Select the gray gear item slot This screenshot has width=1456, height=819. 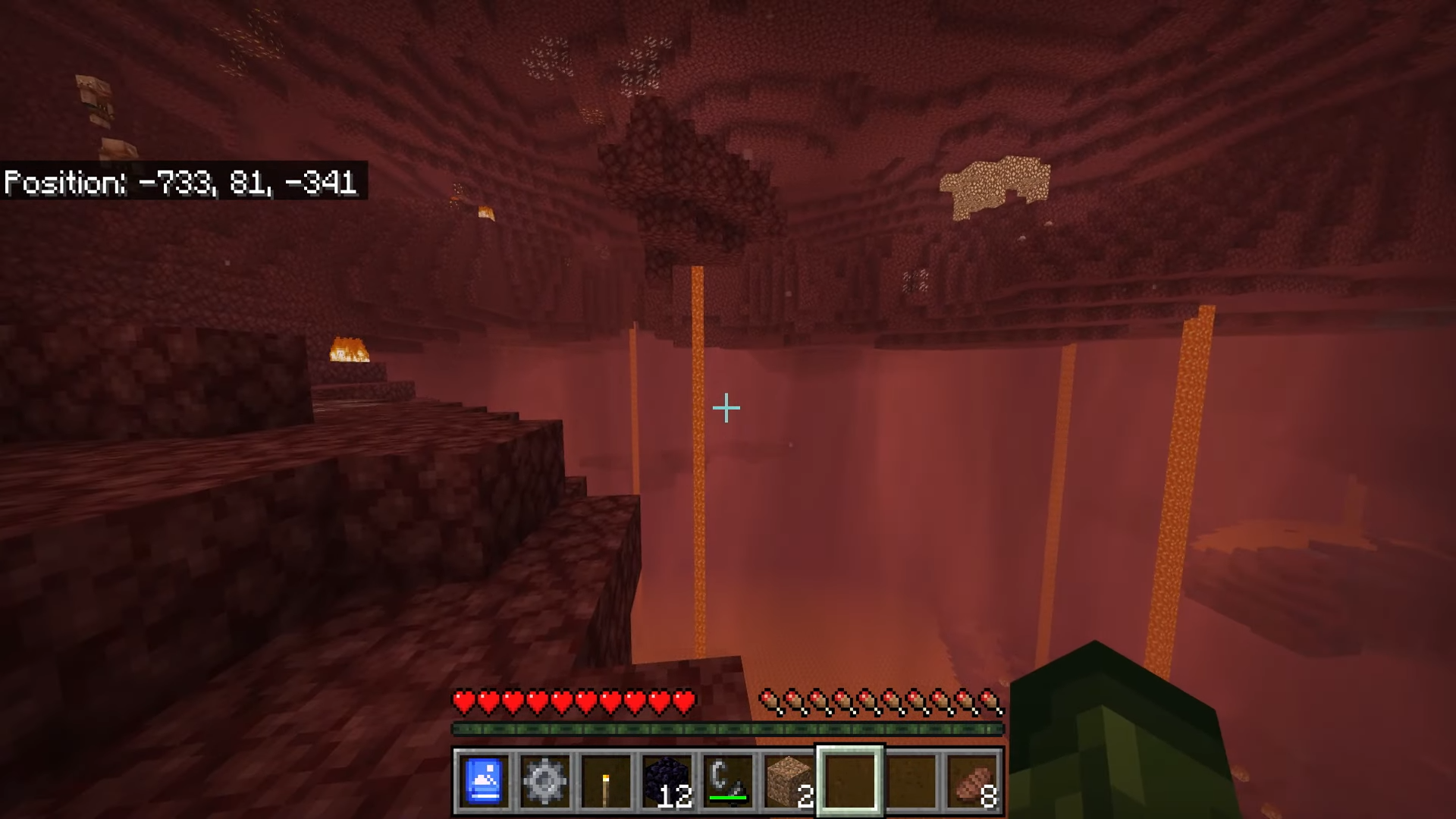[x=544, y=781]
